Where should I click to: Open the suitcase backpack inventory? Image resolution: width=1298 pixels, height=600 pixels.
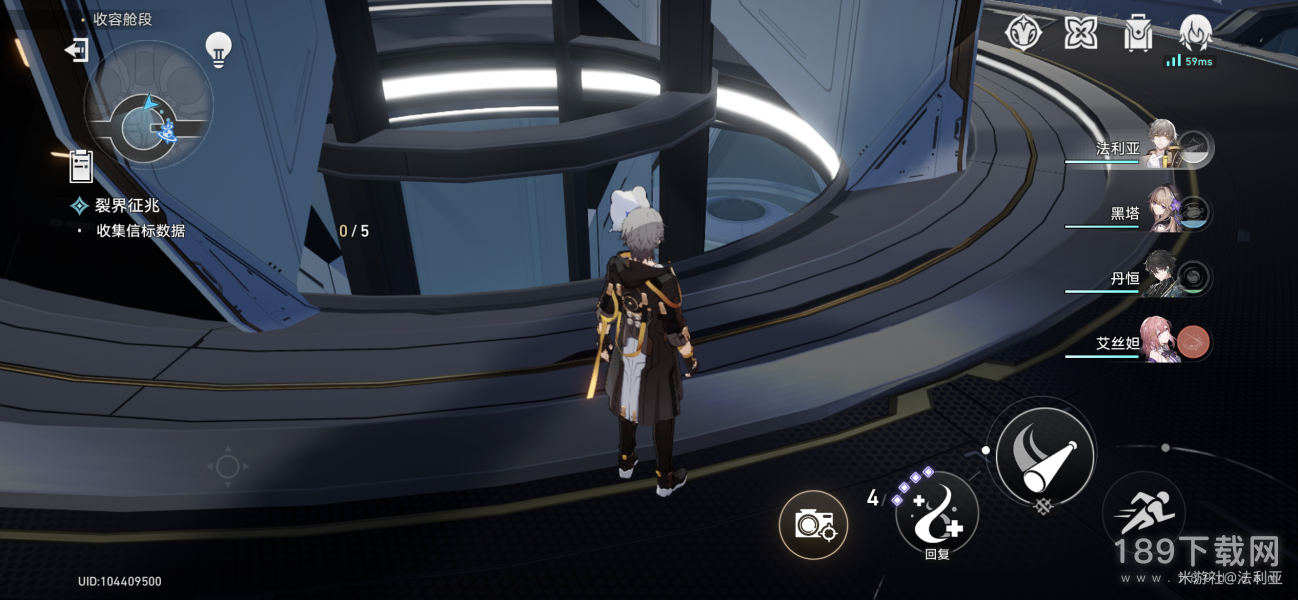click(1137, 34)
